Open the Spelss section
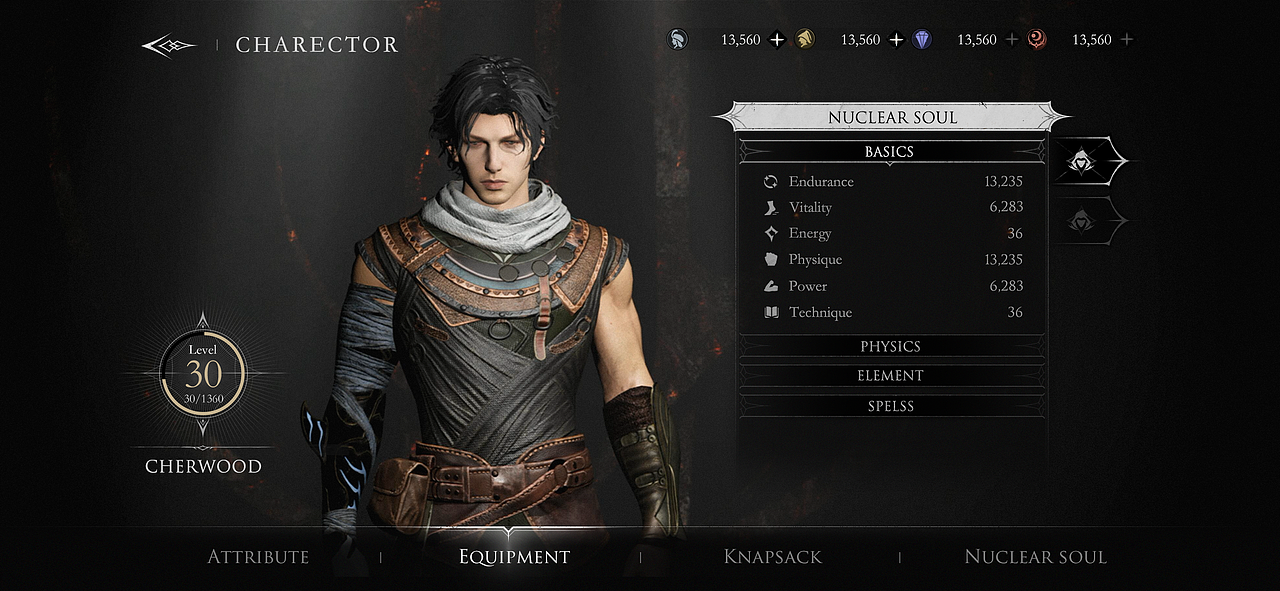This screenshot has height=591, width=1280. [890, 406]
